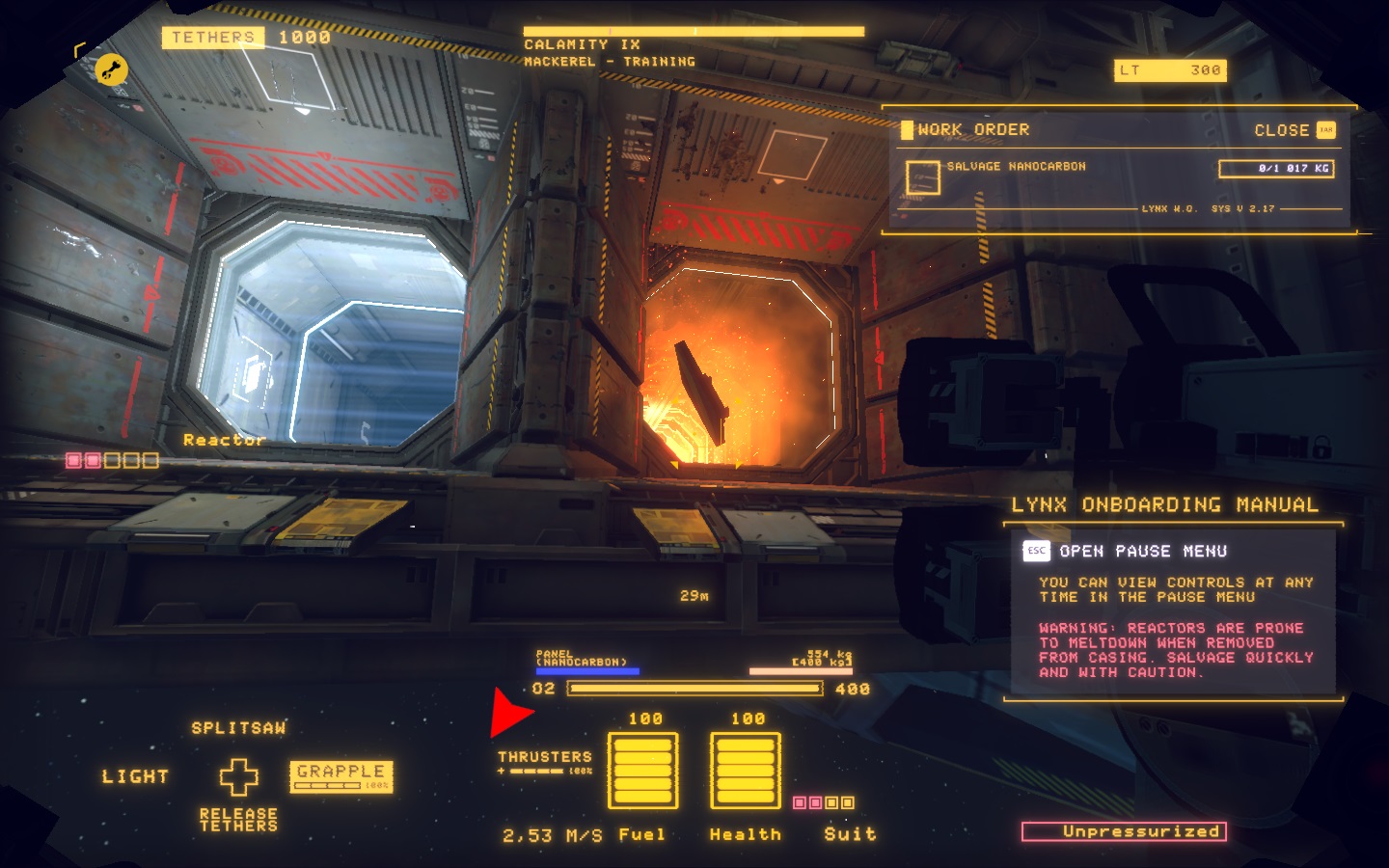
Task: Activate Release Tethers
Action: [238, 820]
